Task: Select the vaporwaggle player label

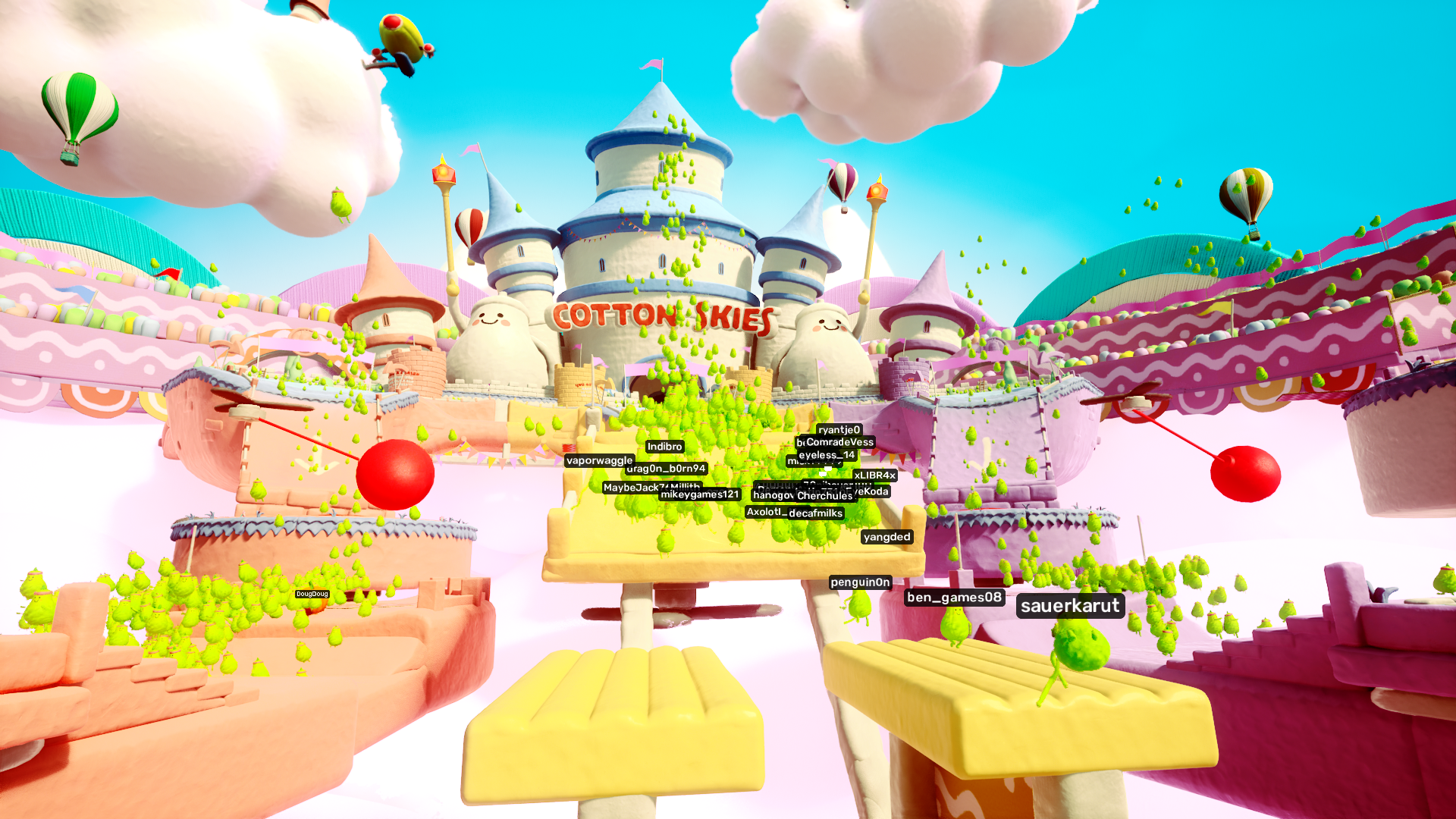Action: pyautogui.click(x=599, y=460)
